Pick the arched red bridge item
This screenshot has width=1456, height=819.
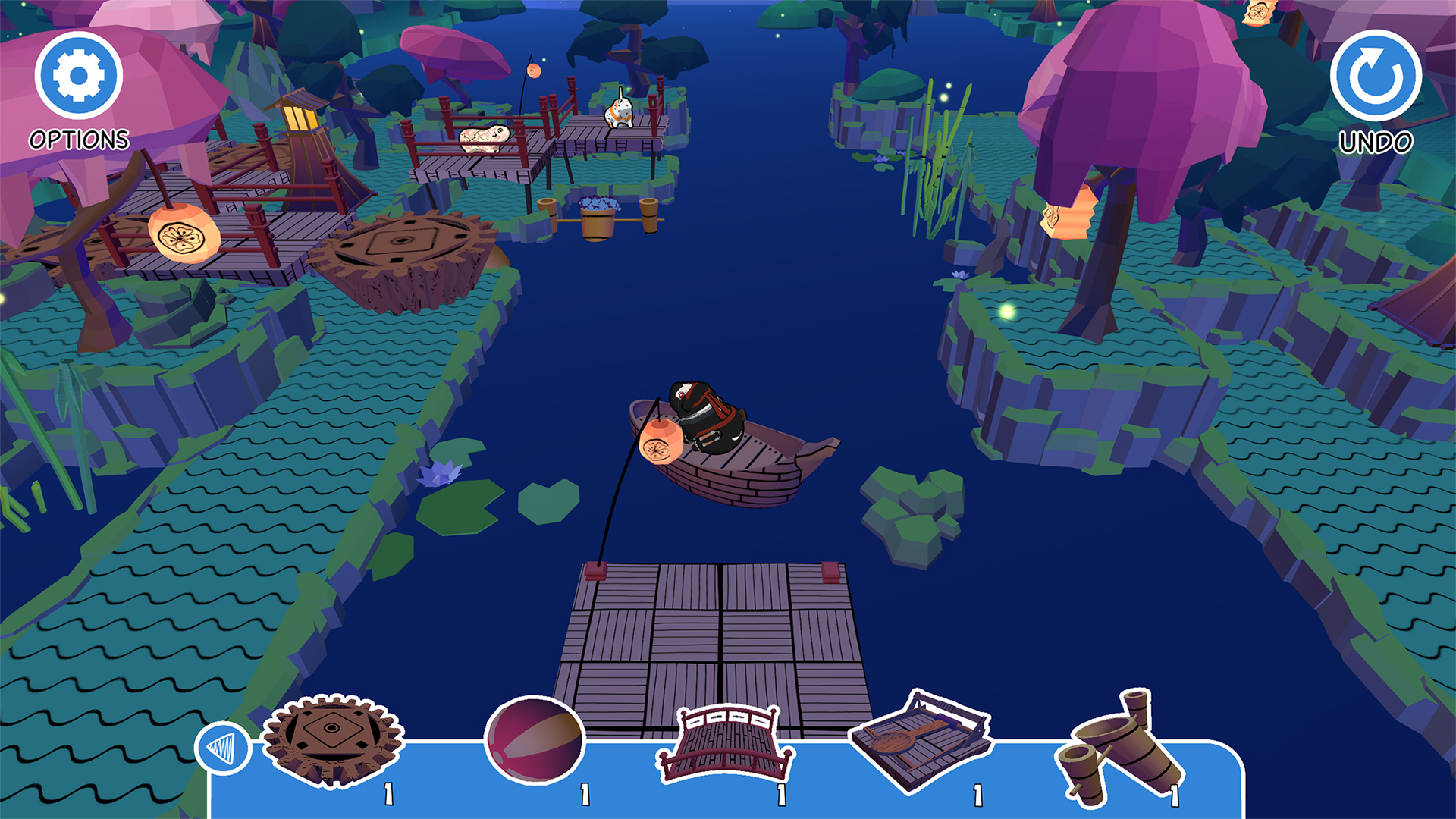(x=726, y=745)
